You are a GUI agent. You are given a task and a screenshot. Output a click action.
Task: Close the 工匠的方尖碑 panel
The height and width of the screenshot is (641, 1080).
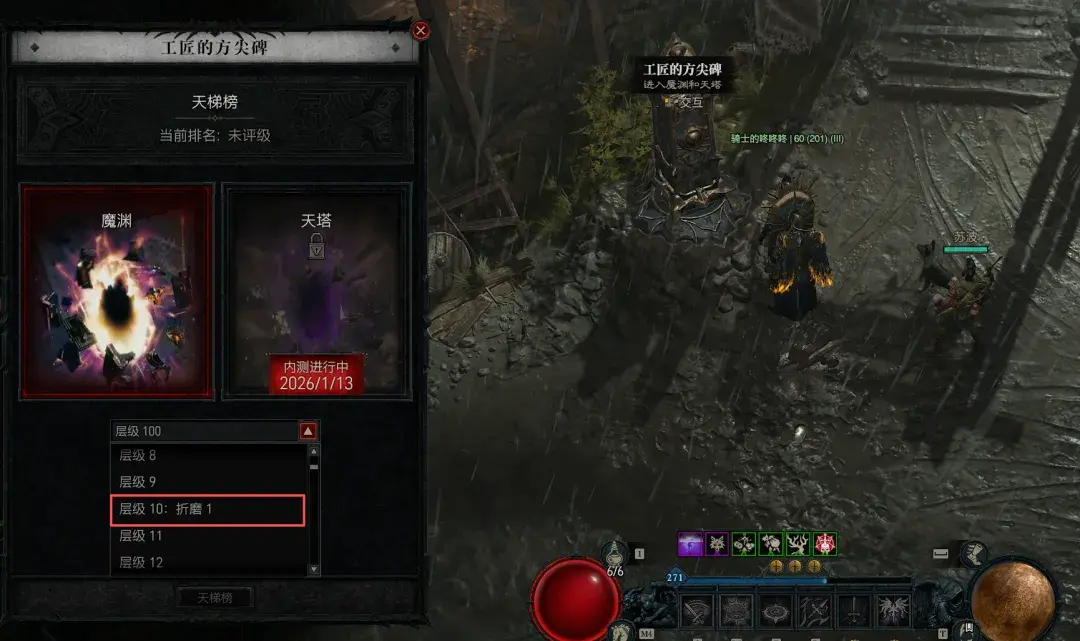point(421,30)
